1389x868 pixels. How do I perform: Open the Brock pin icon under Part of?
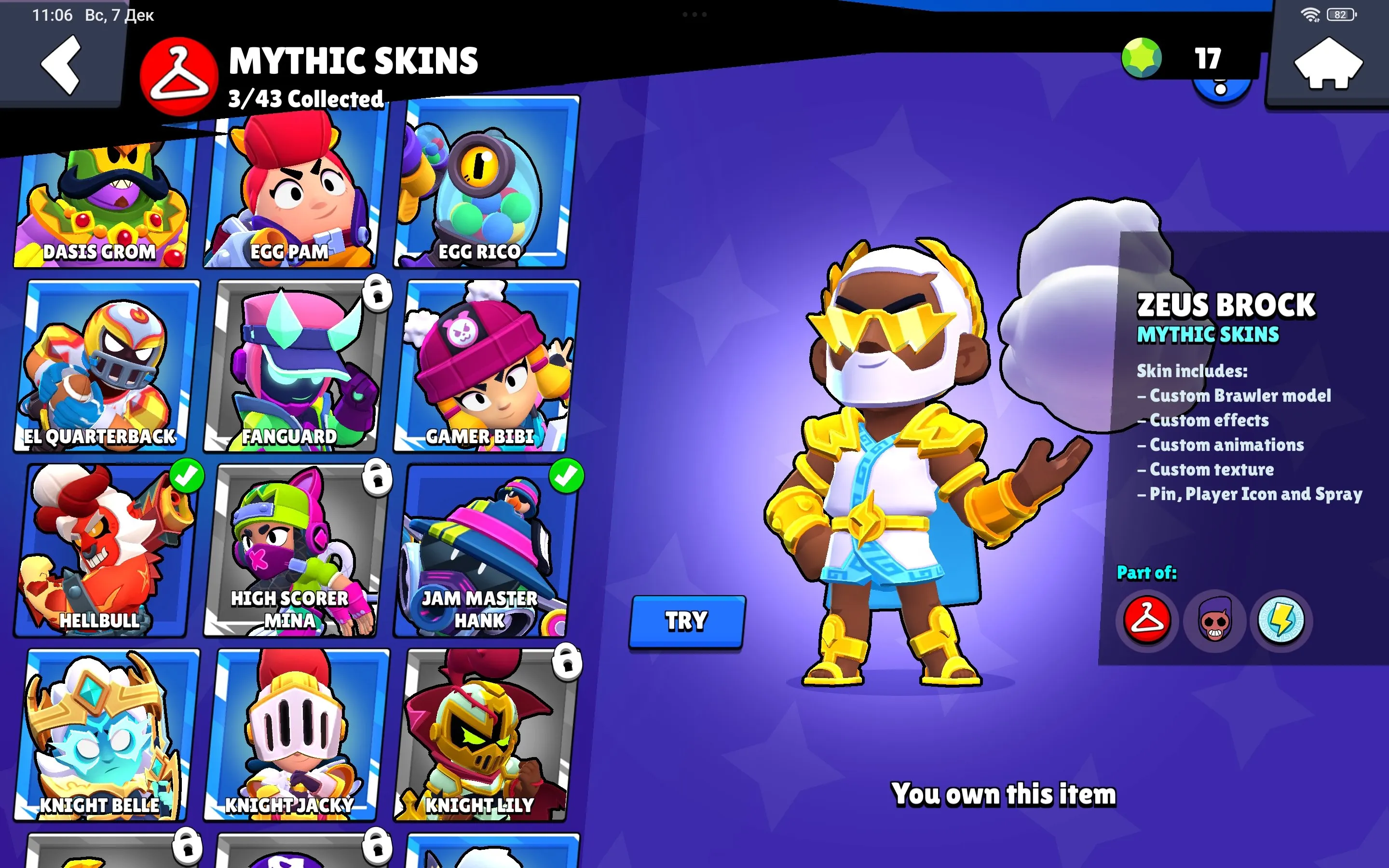click(1215, 621)
